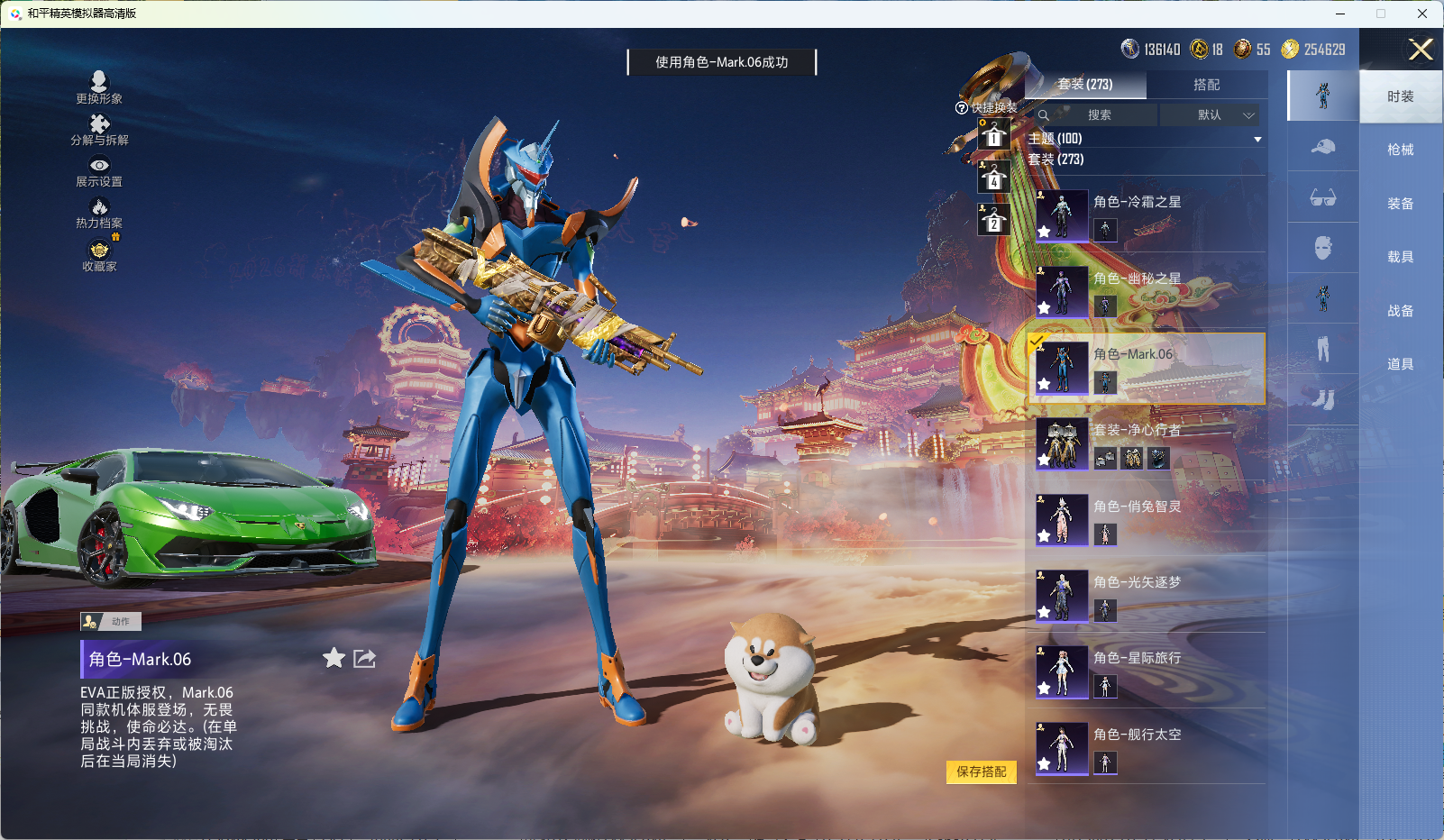Open 分解与拆解 dismantle option
The width and height of the screenshot is (1444, 840).
[x=99, y=130]
